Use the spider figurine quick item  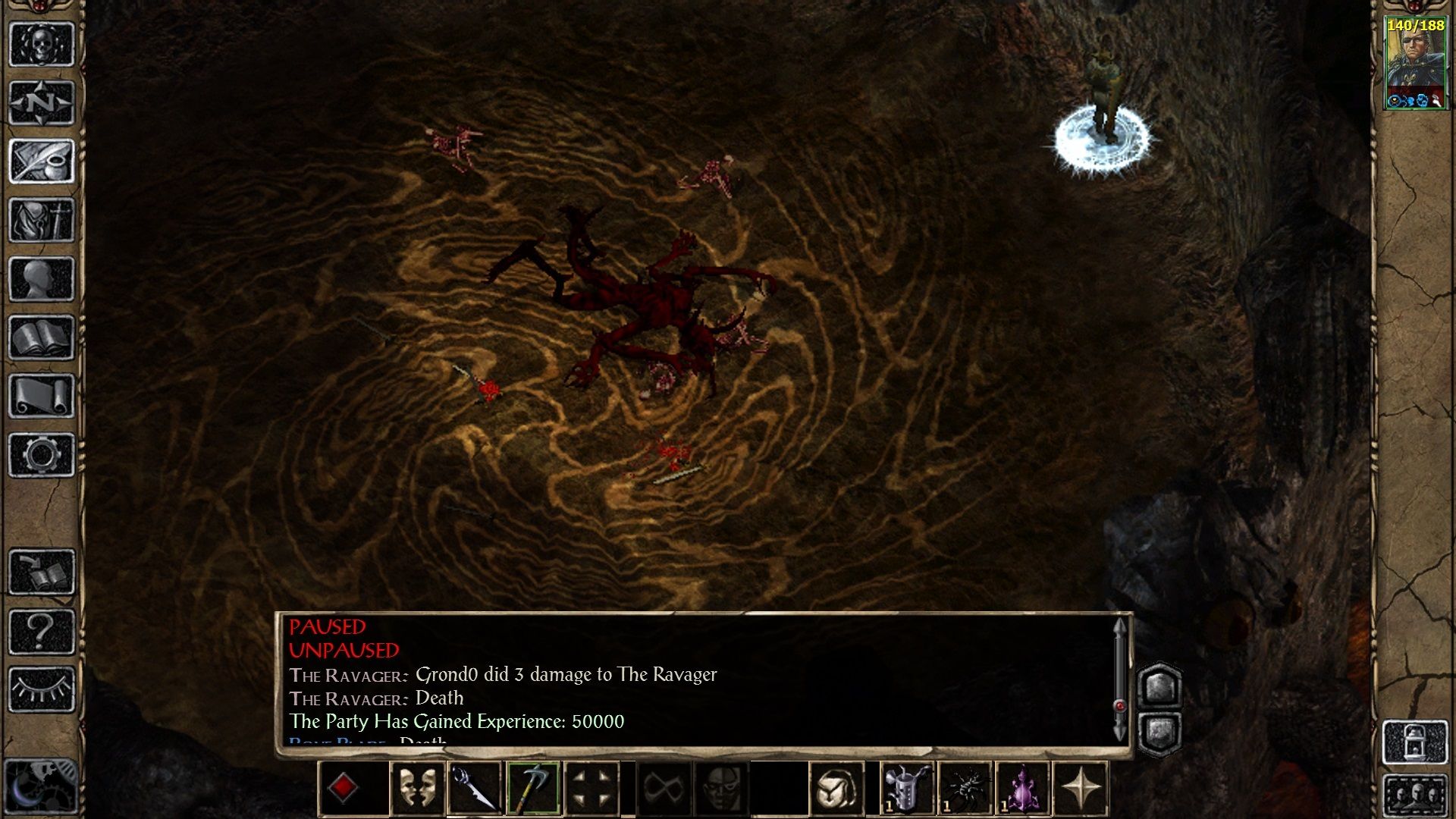tap(965, 789)
